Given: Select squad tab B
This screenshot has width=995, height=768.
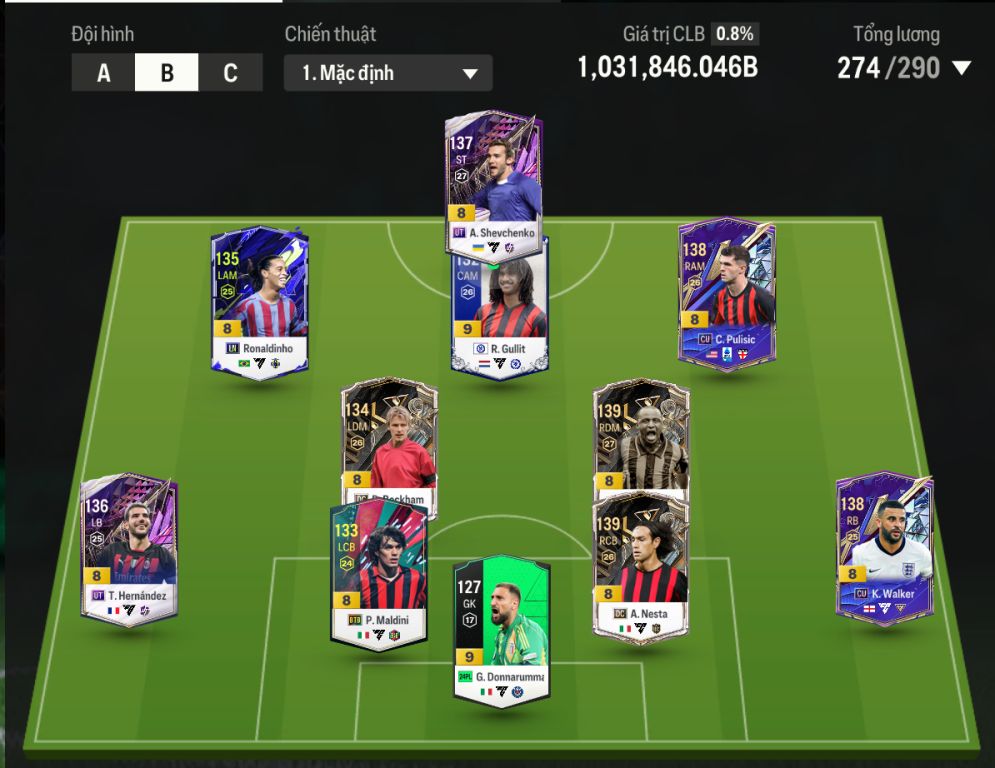Looking at the screenshot, I should [x=166, y=73].
